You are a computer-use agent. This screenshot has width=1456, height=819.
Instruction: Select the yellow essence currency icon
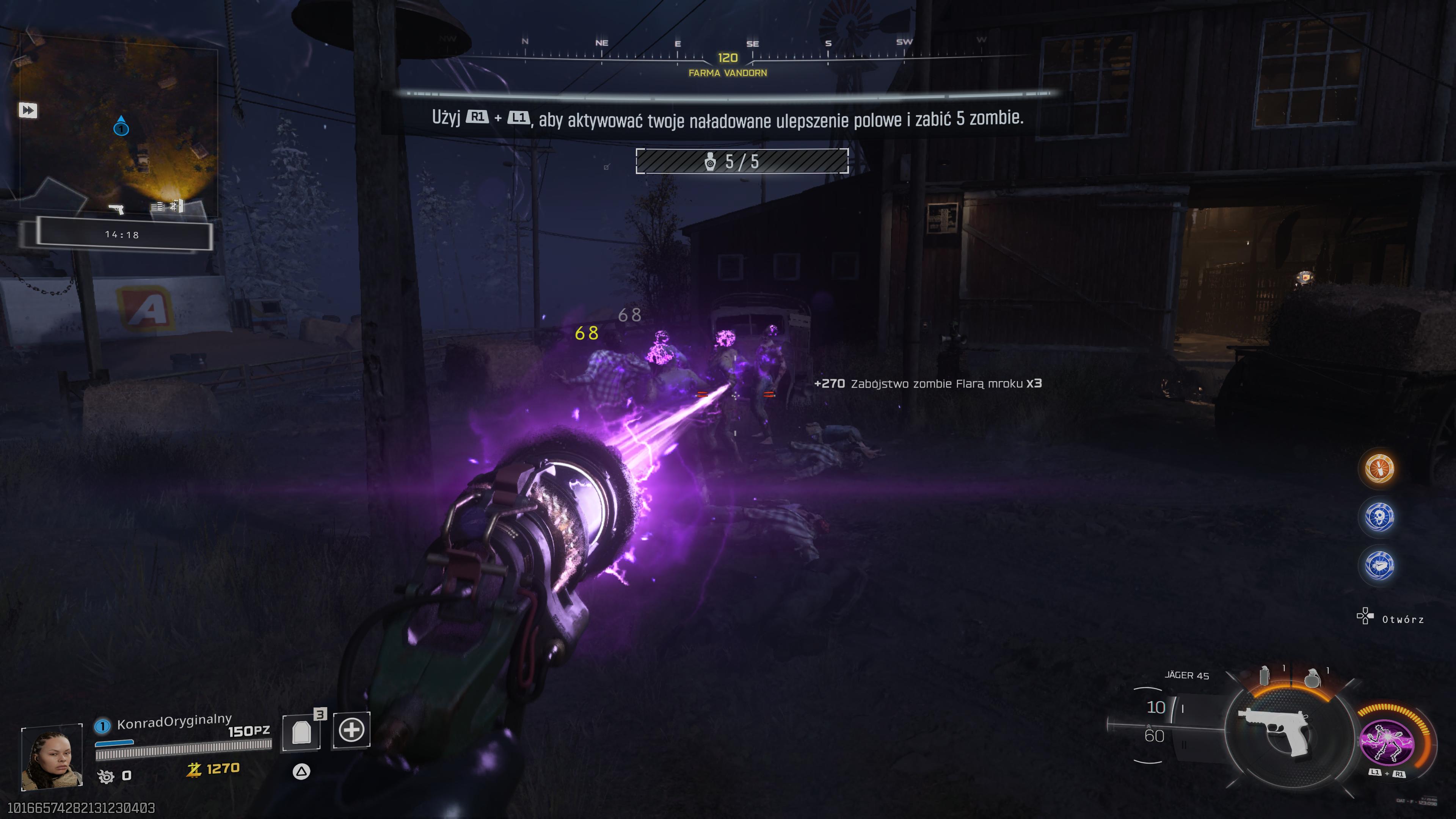194,769
